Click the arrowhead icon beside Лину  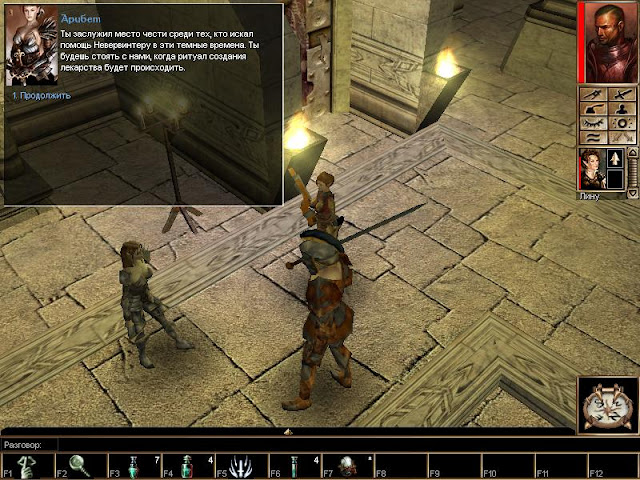point(616,159)
